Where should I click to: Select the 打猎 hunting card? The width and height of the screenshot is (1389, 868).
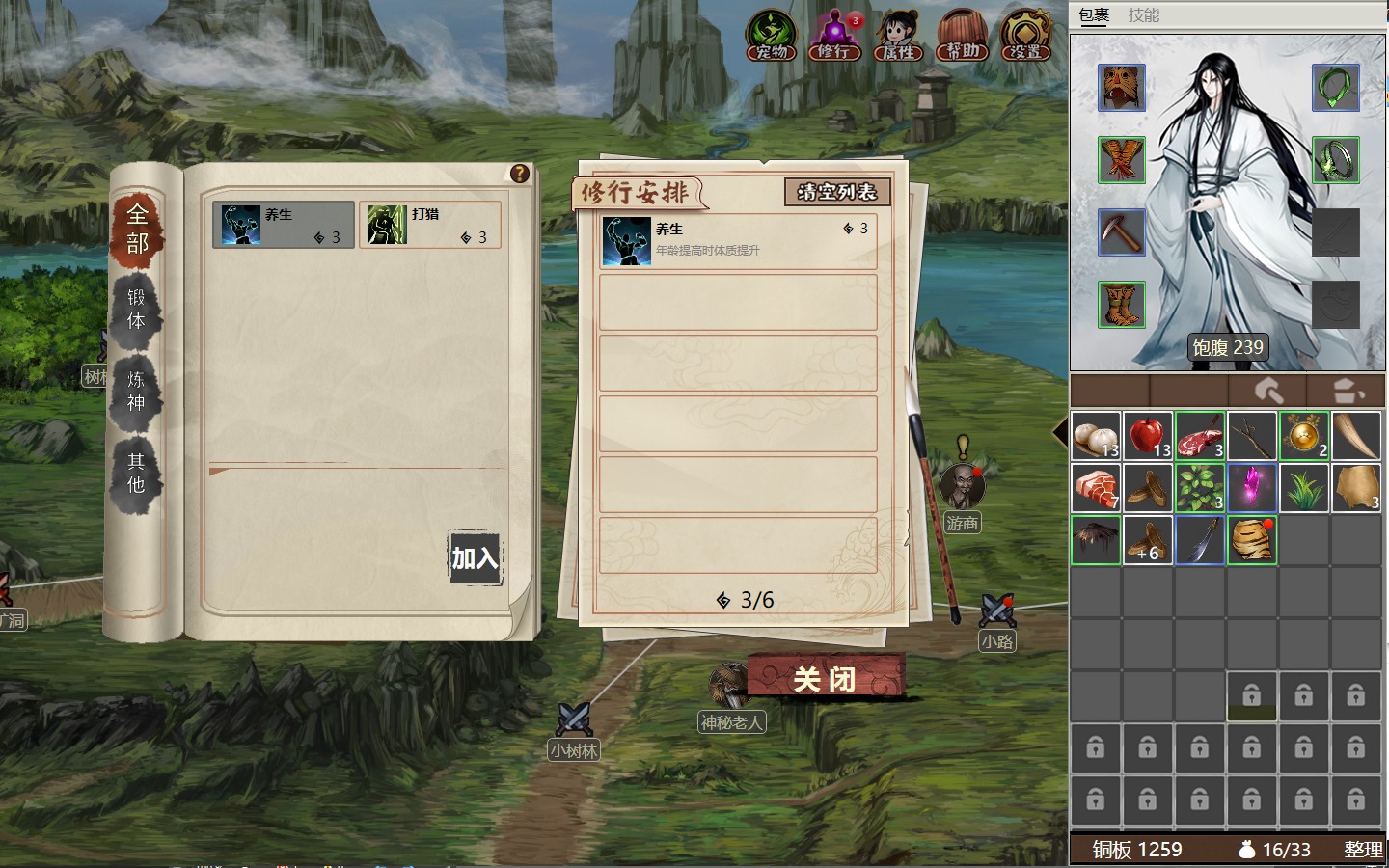point(430,225)
